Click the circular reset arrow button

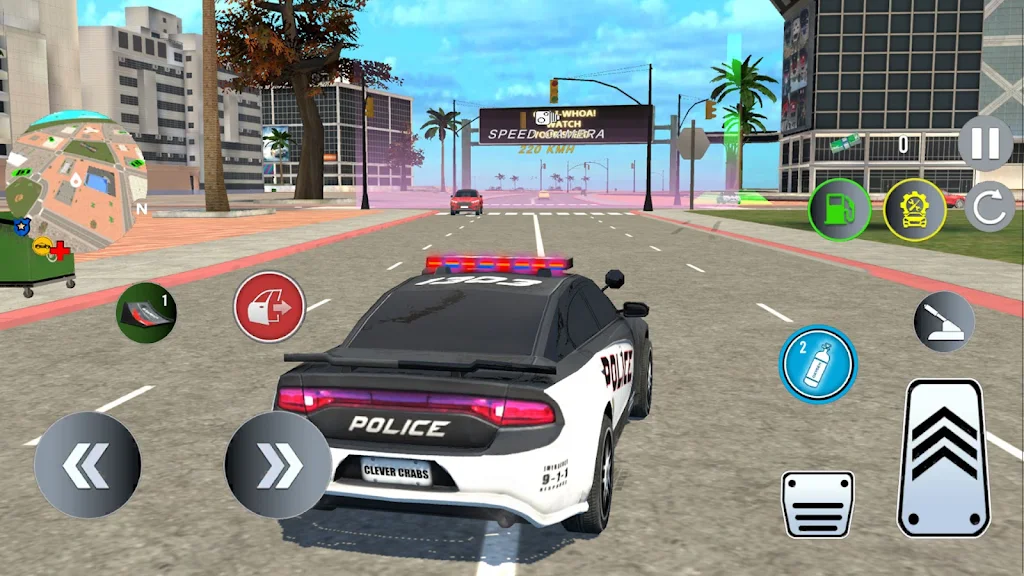pos(989,208)
